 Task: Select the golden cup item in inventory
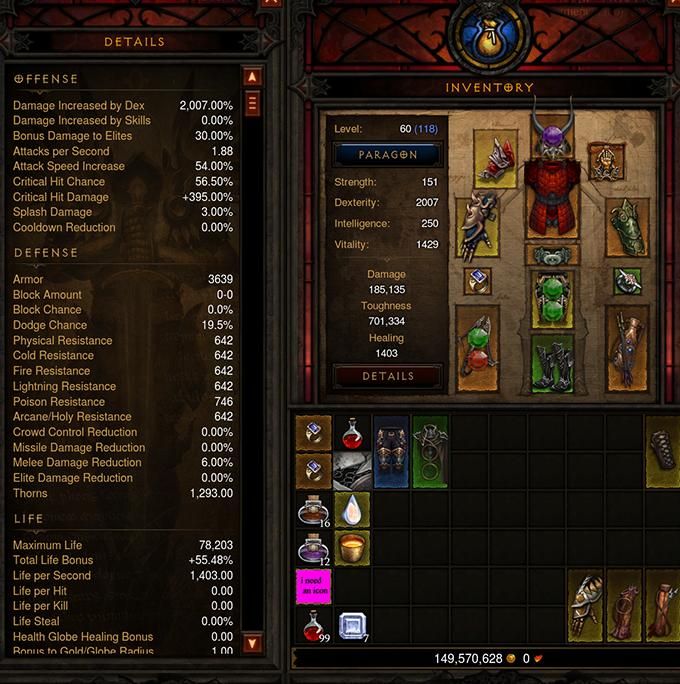point(352,548)
